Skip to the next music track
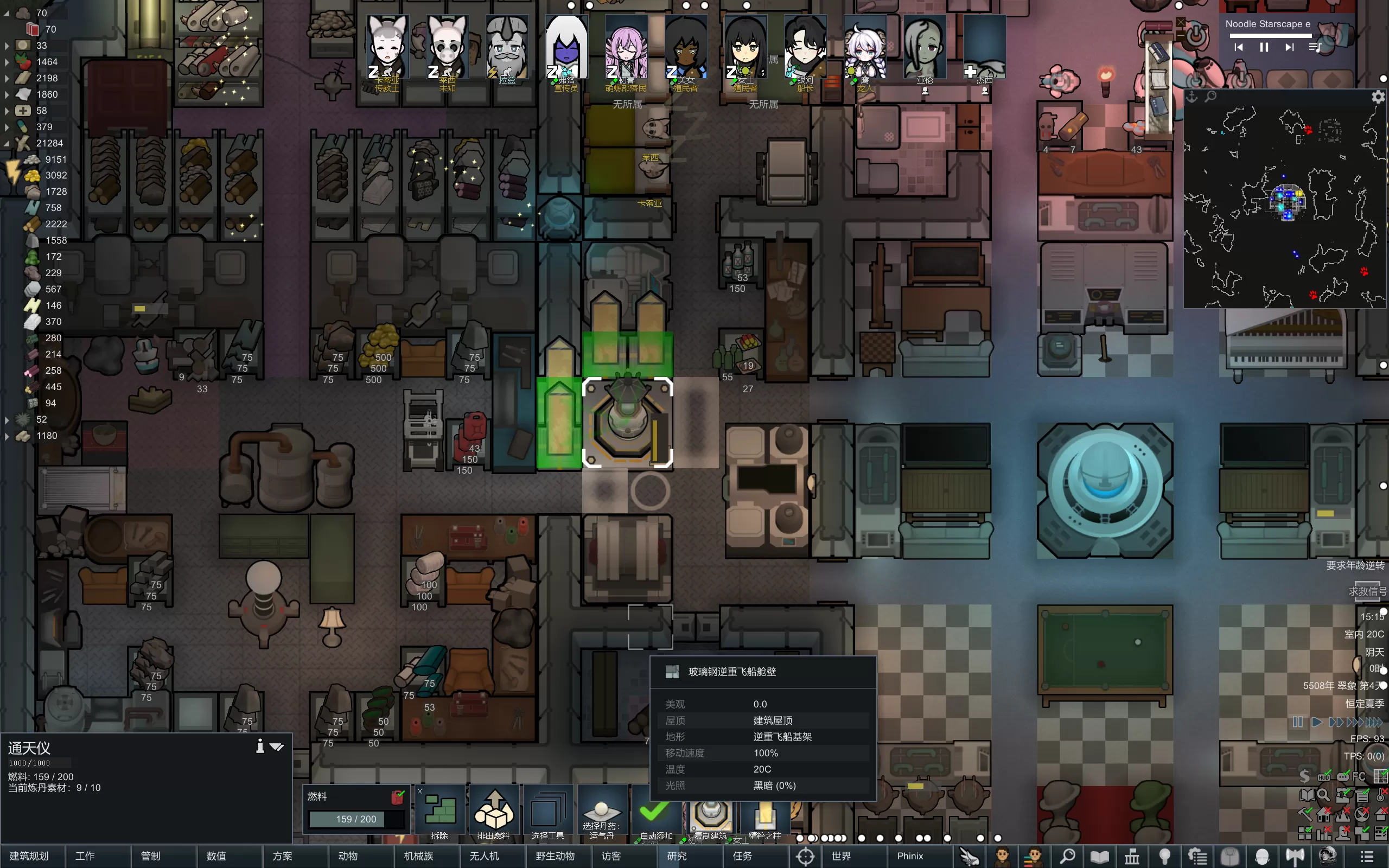 (x=1289, y=48)
